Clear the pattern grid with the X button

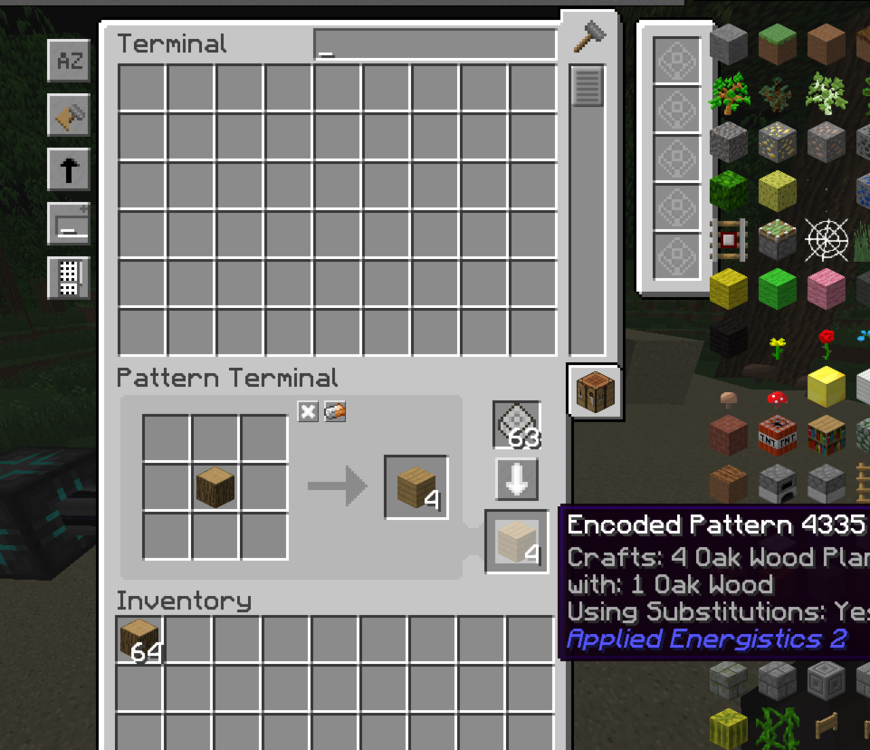pyautogui.click(x=308, y=412)
